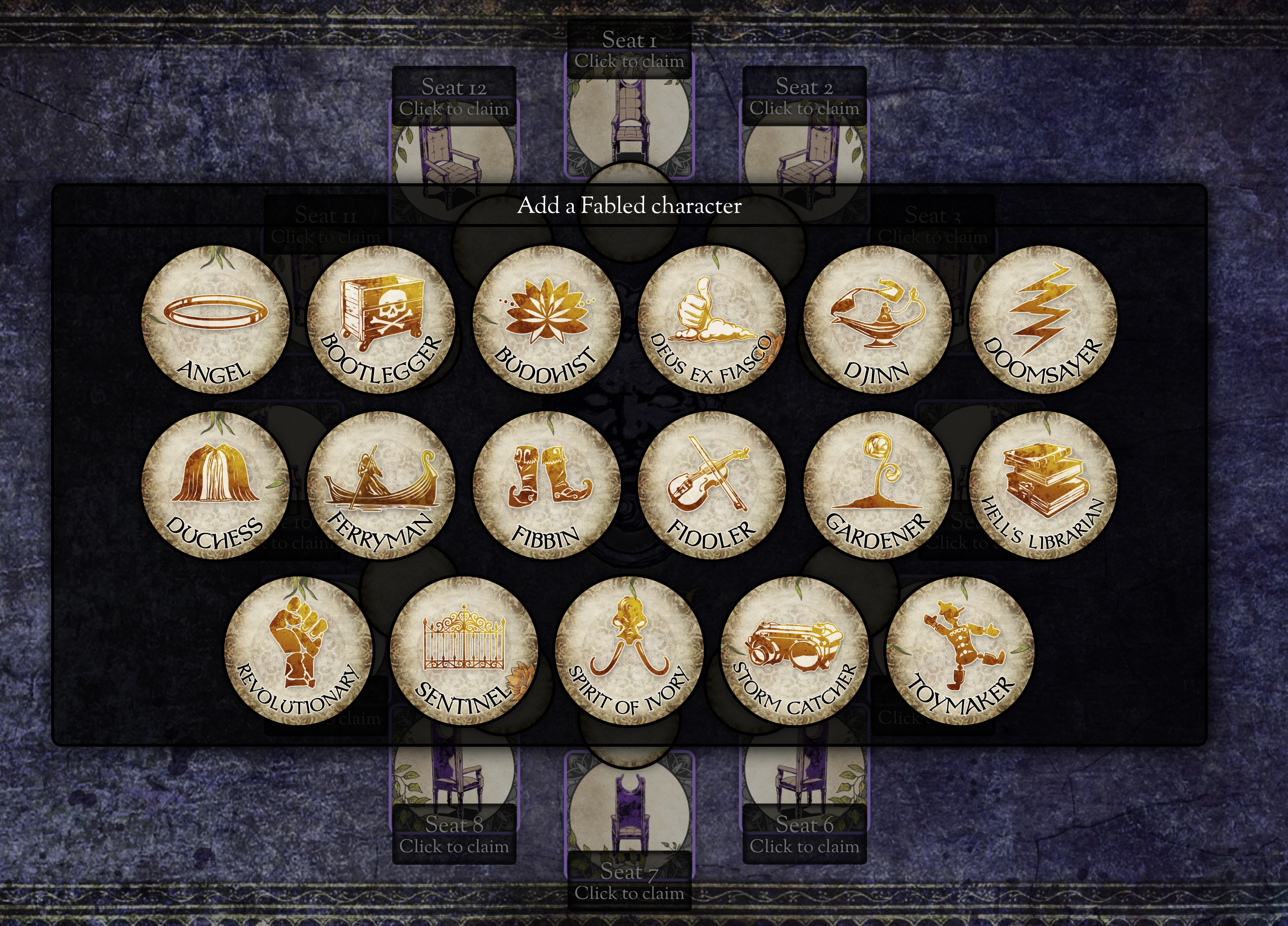Add the Ferryman boat token

click(x=381, y=485)
